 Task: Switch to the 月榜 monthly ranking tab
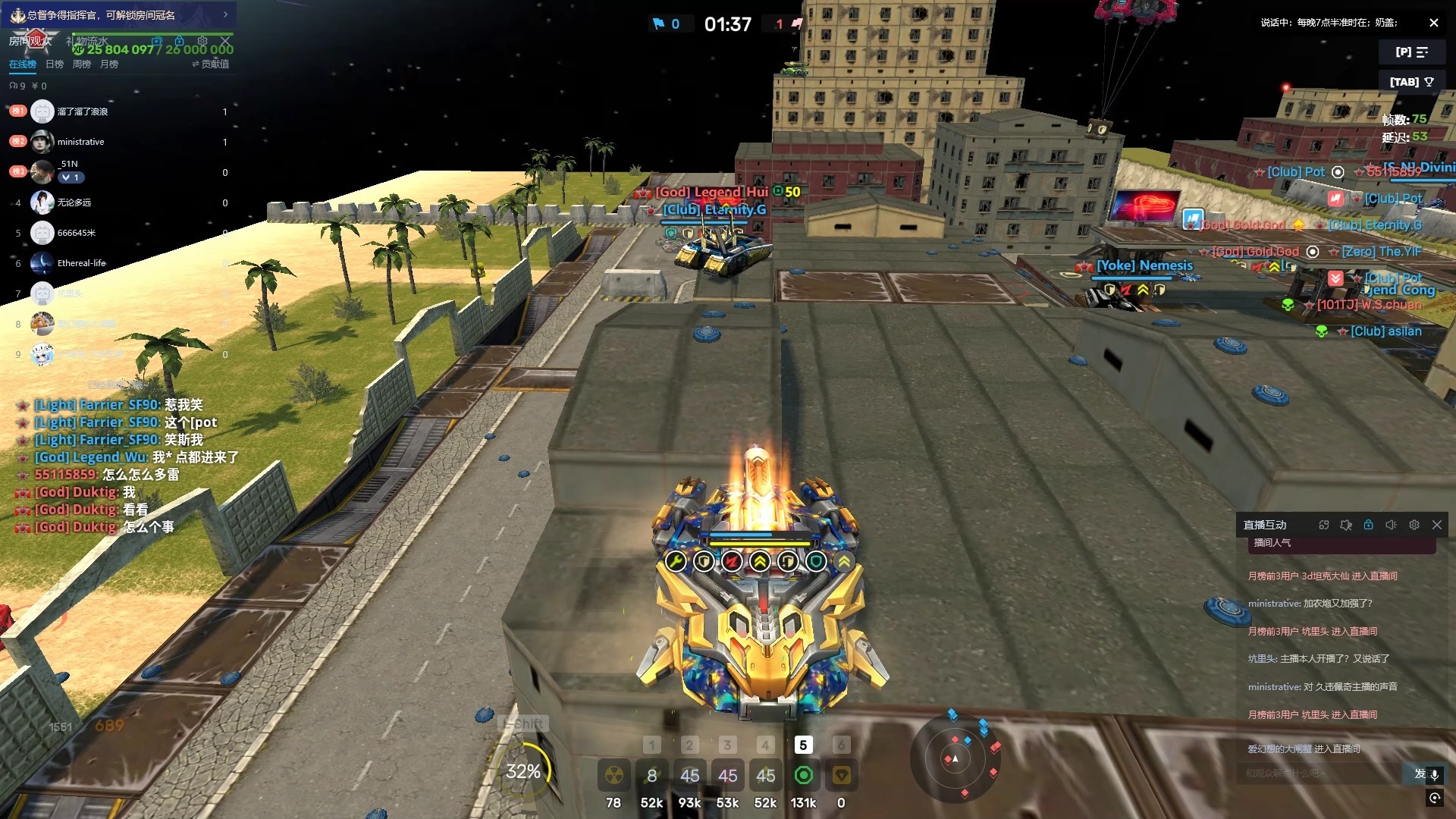click(109, 64)
